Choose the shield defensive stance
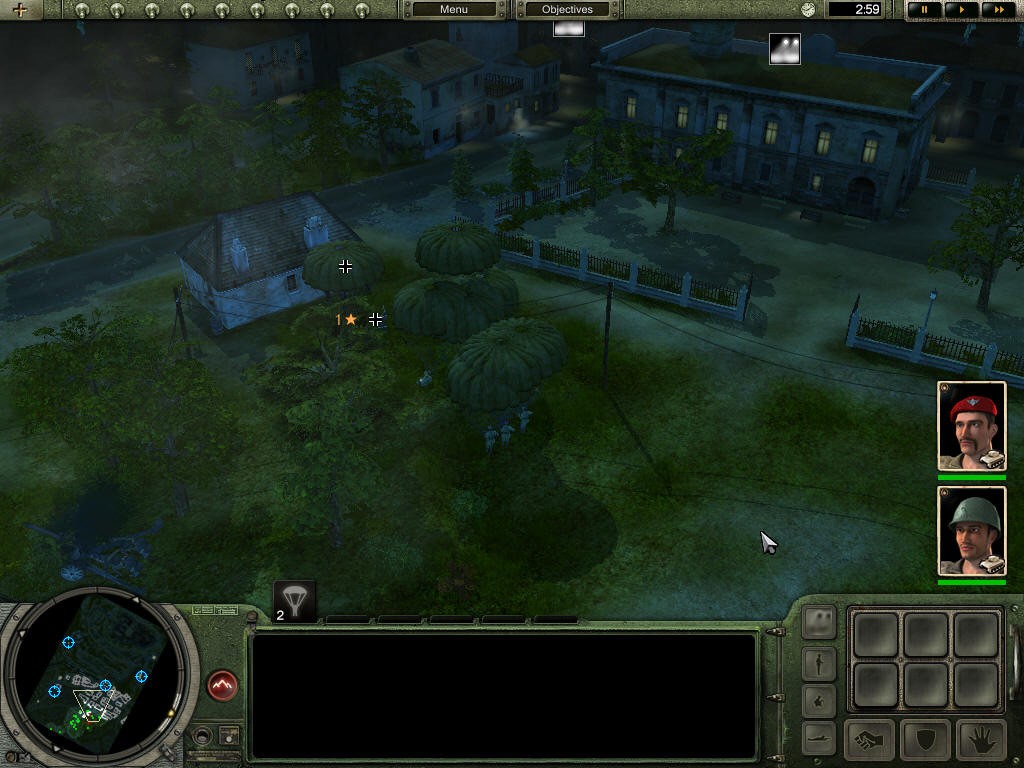 point(925,741)
